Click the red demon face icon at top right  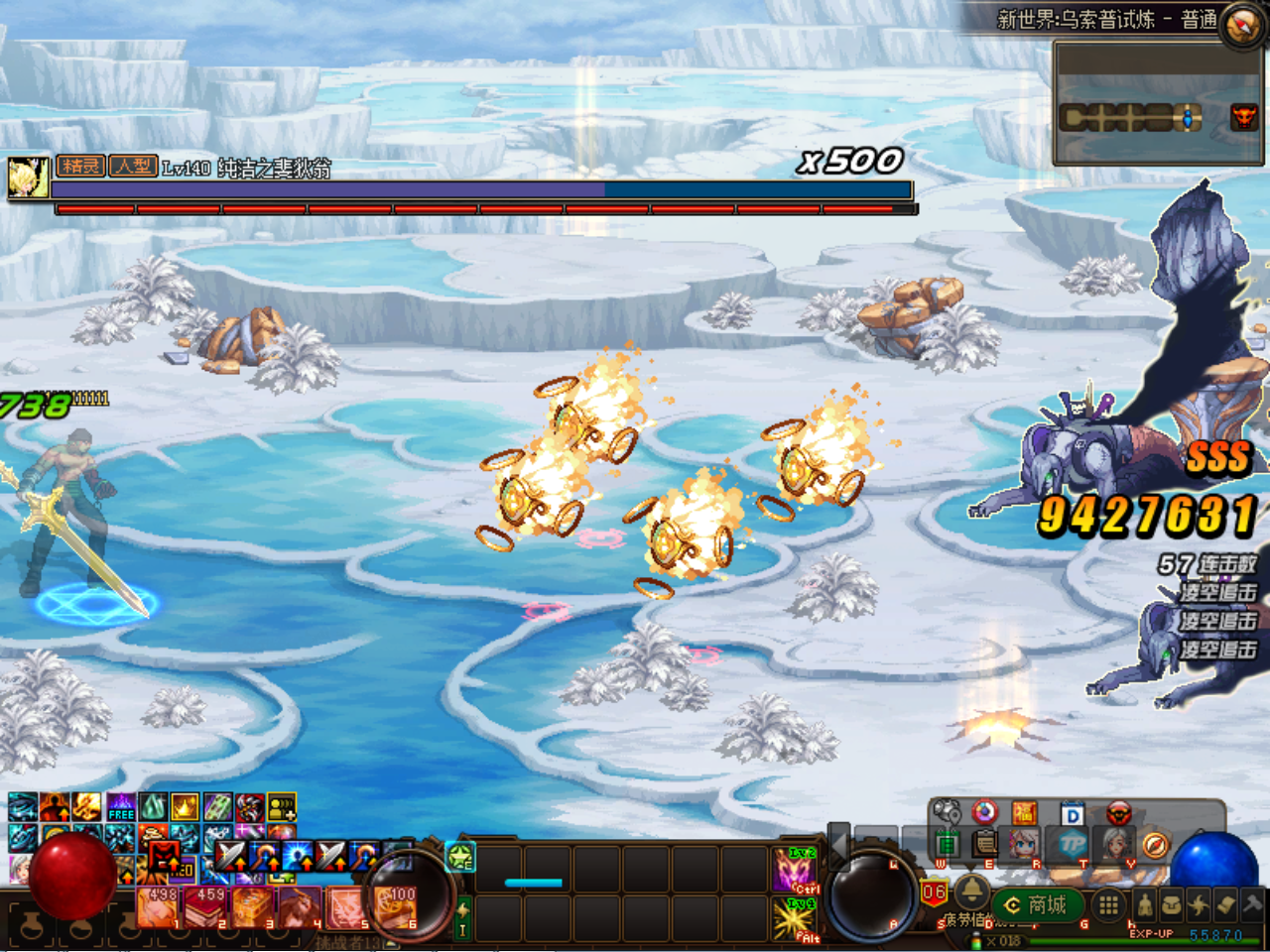tap(1117, 815)
